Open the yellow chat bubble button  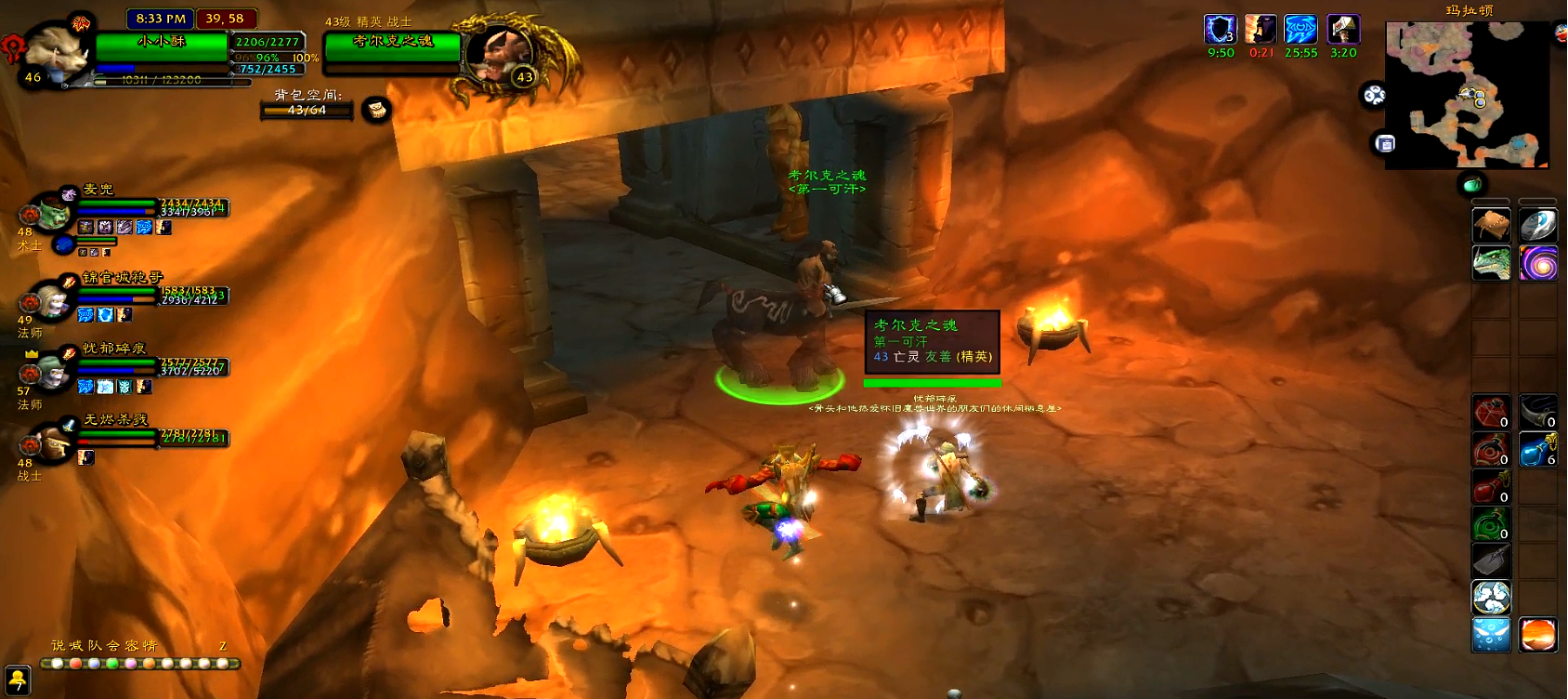point(17,680)
